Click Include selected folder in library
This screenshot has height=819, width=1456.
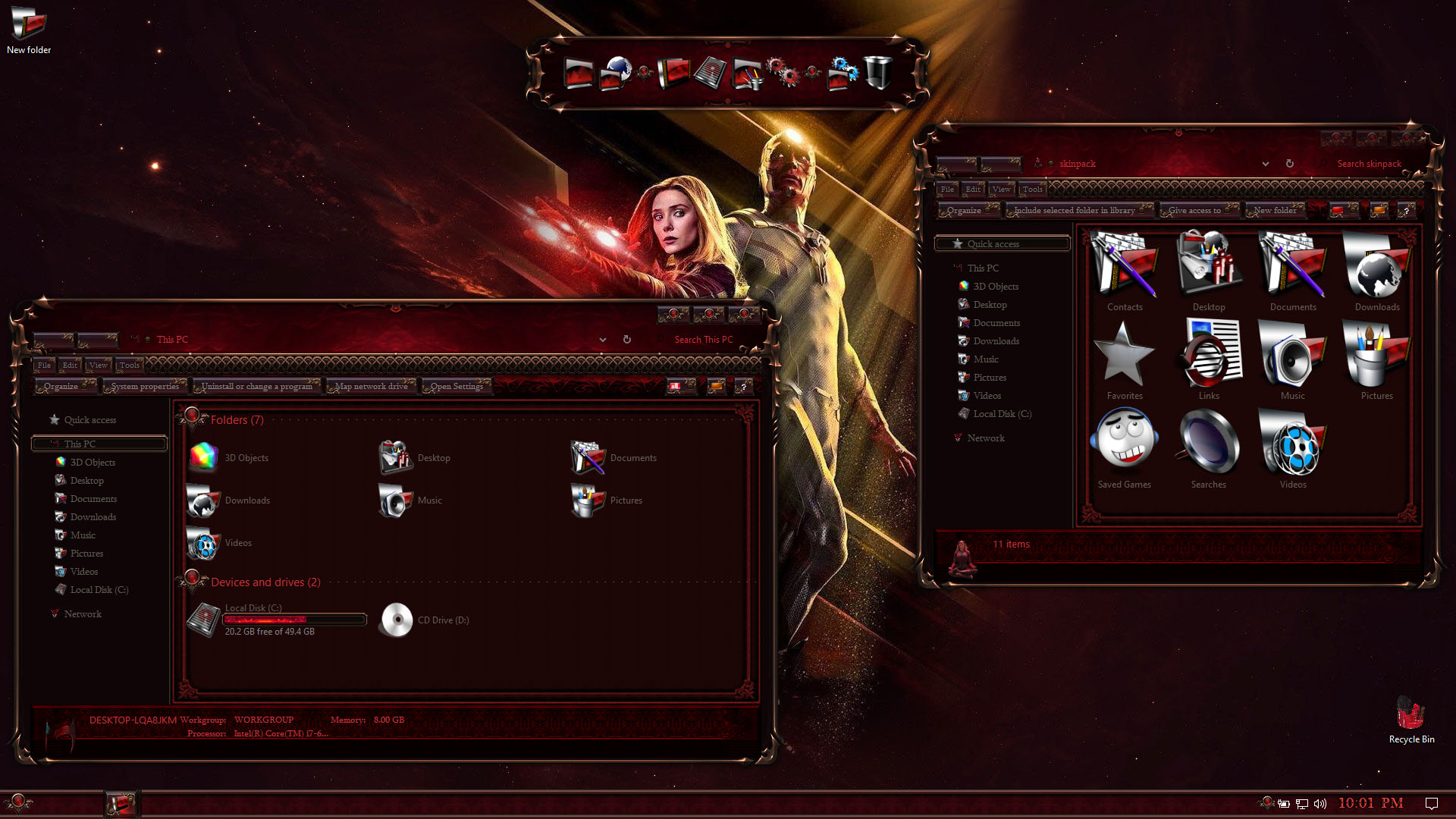coord(1074,211)
